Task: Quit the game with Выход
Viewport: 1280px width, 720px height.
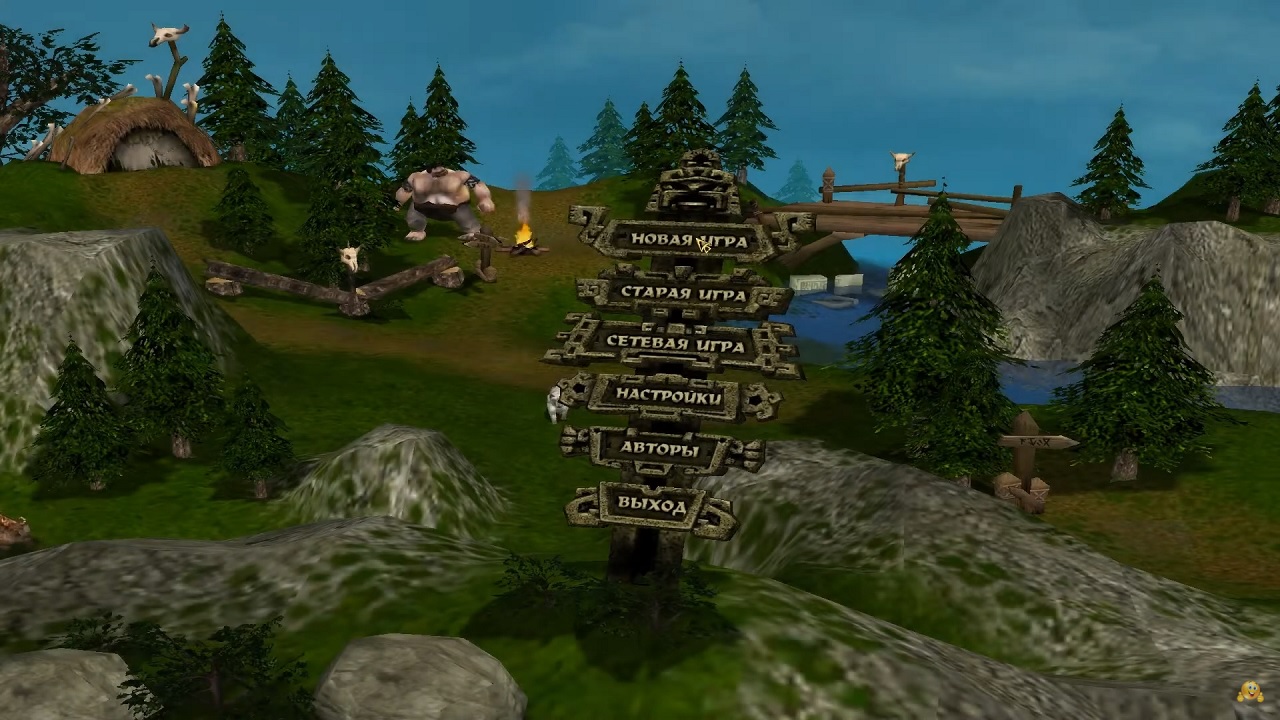Action: [x=651, y=505]
